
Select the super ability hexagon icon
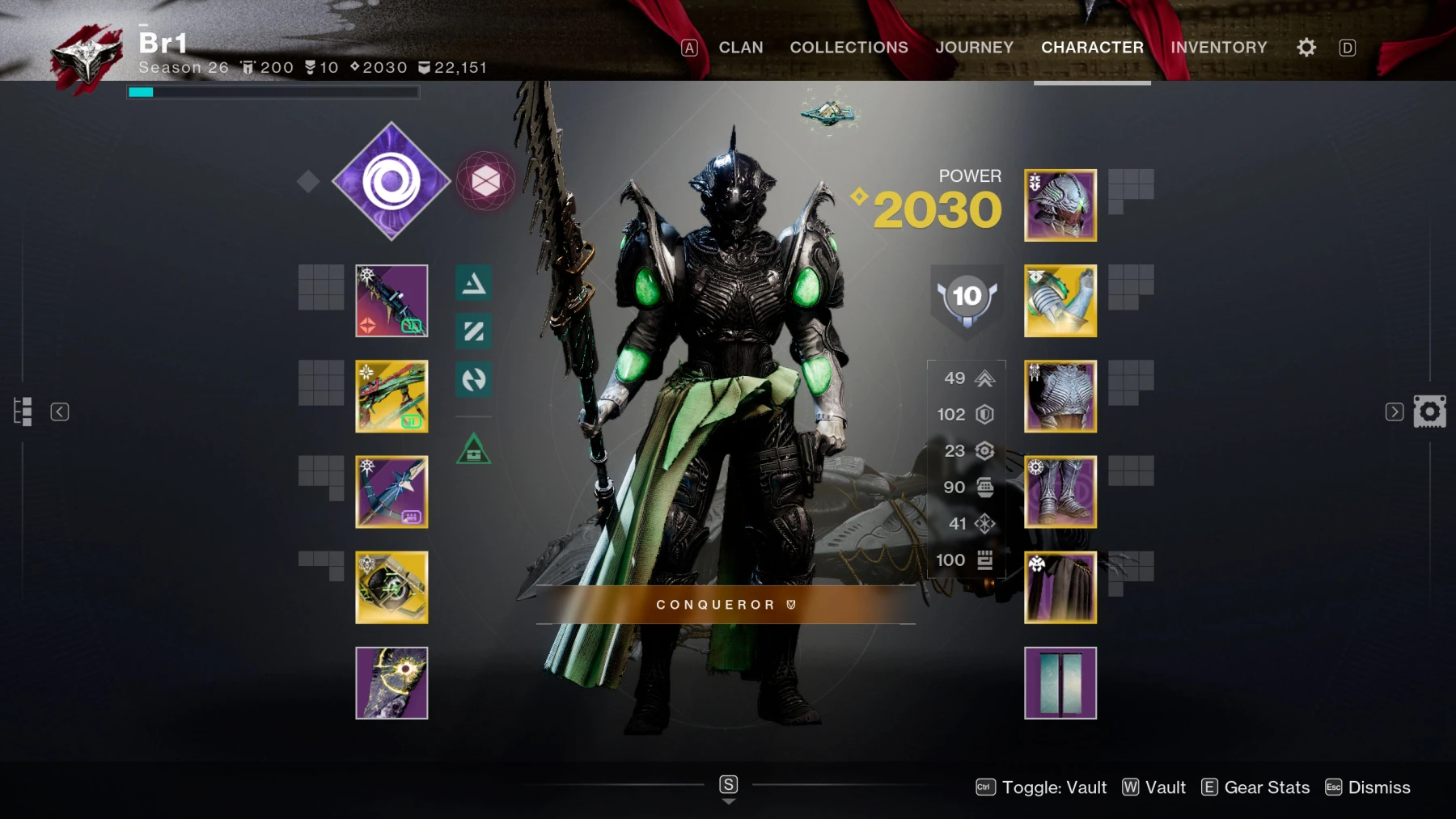[487, 181]
